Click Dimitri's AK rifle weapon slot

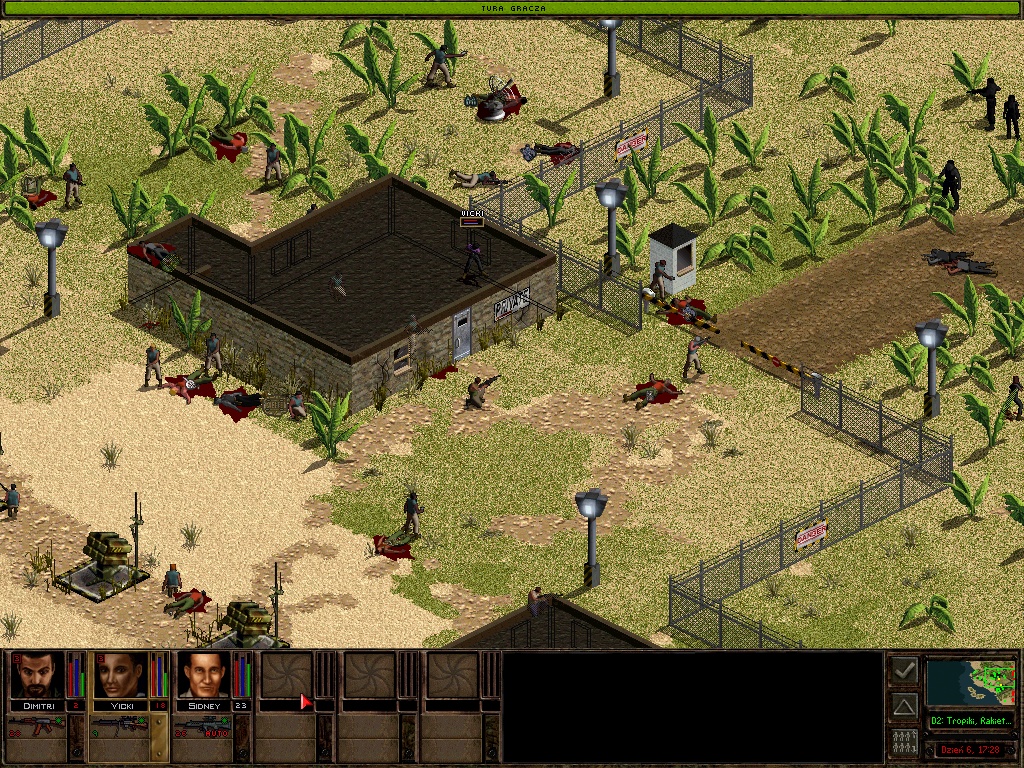pos(44,727)
